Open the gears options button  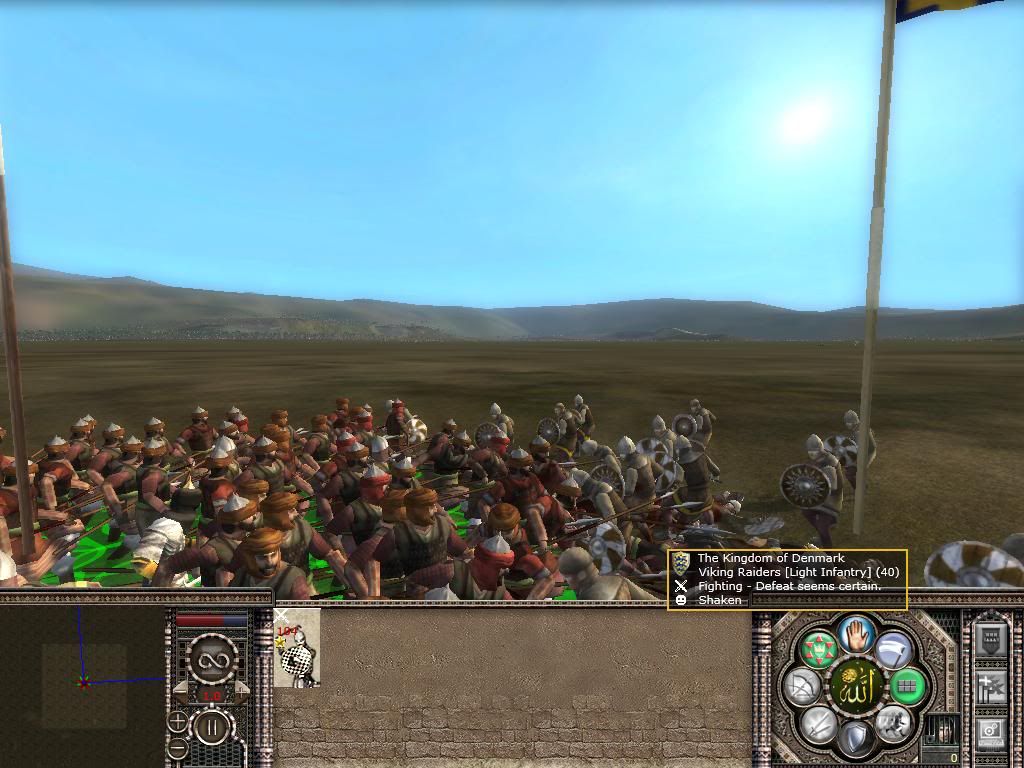click(x=990, y=733)
